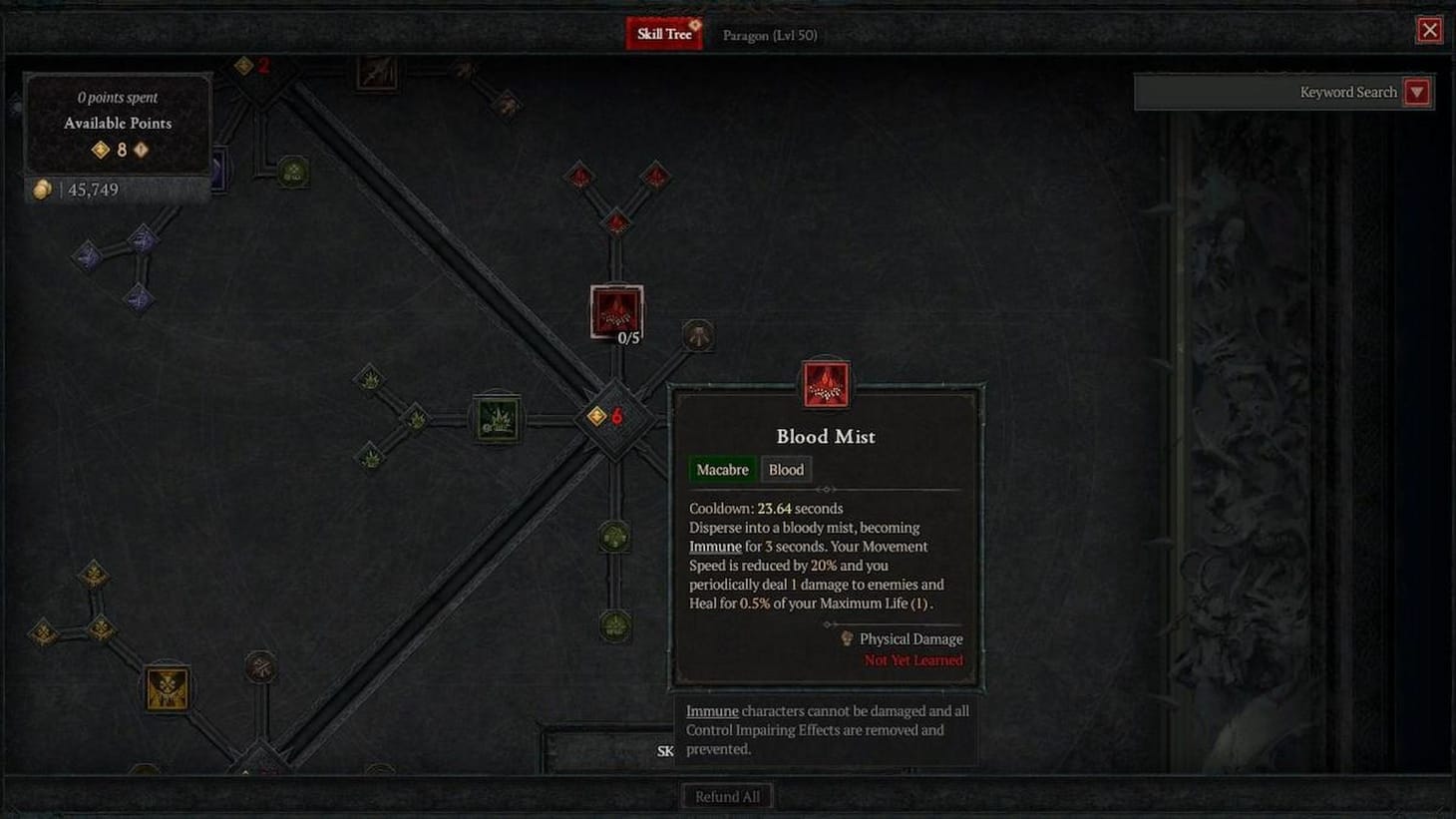Open the Keyword Search dropdown
The height and width of the screenshot is (819, 1456).
pos(1416,92)
